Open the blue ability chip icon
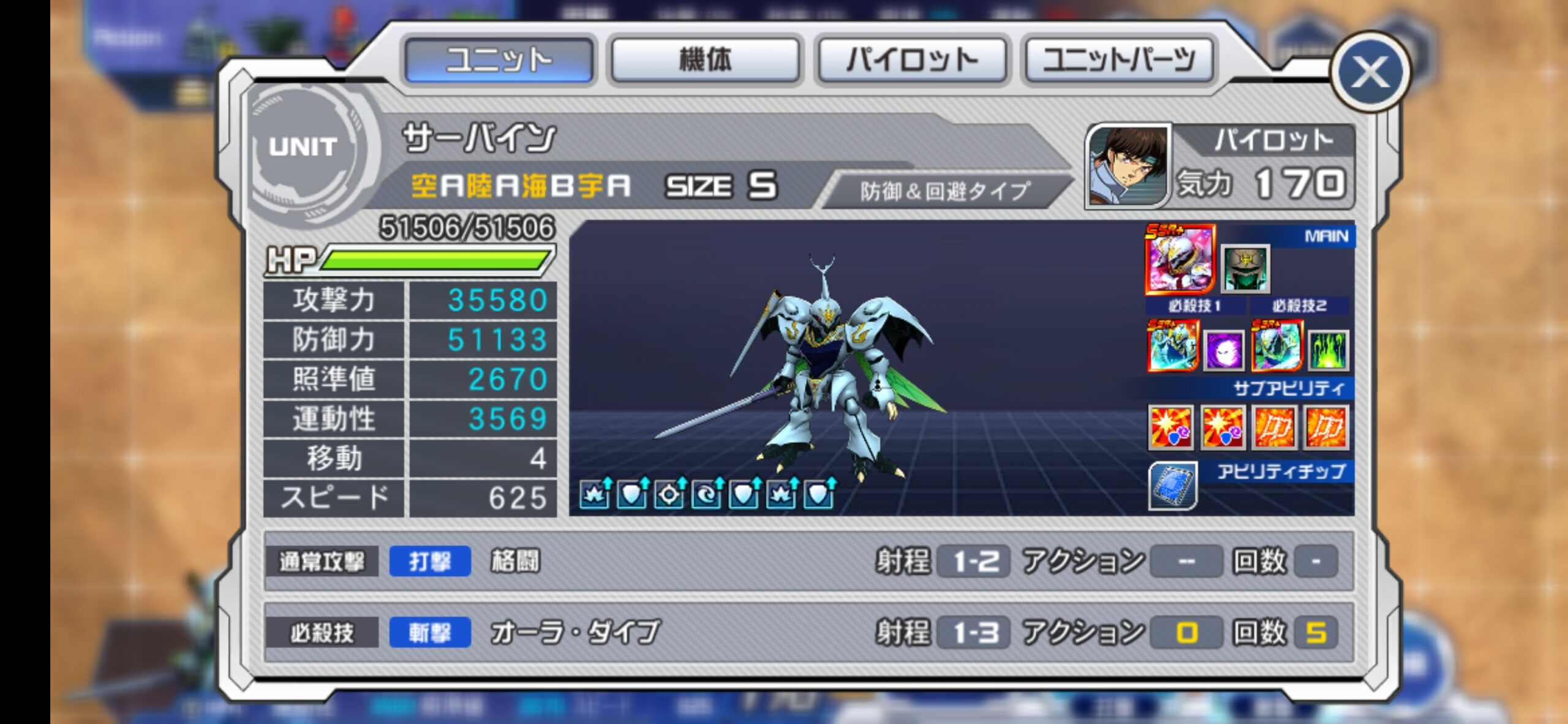The width and height of the screenshot is (1568, 724). (x=1172, y=486)
